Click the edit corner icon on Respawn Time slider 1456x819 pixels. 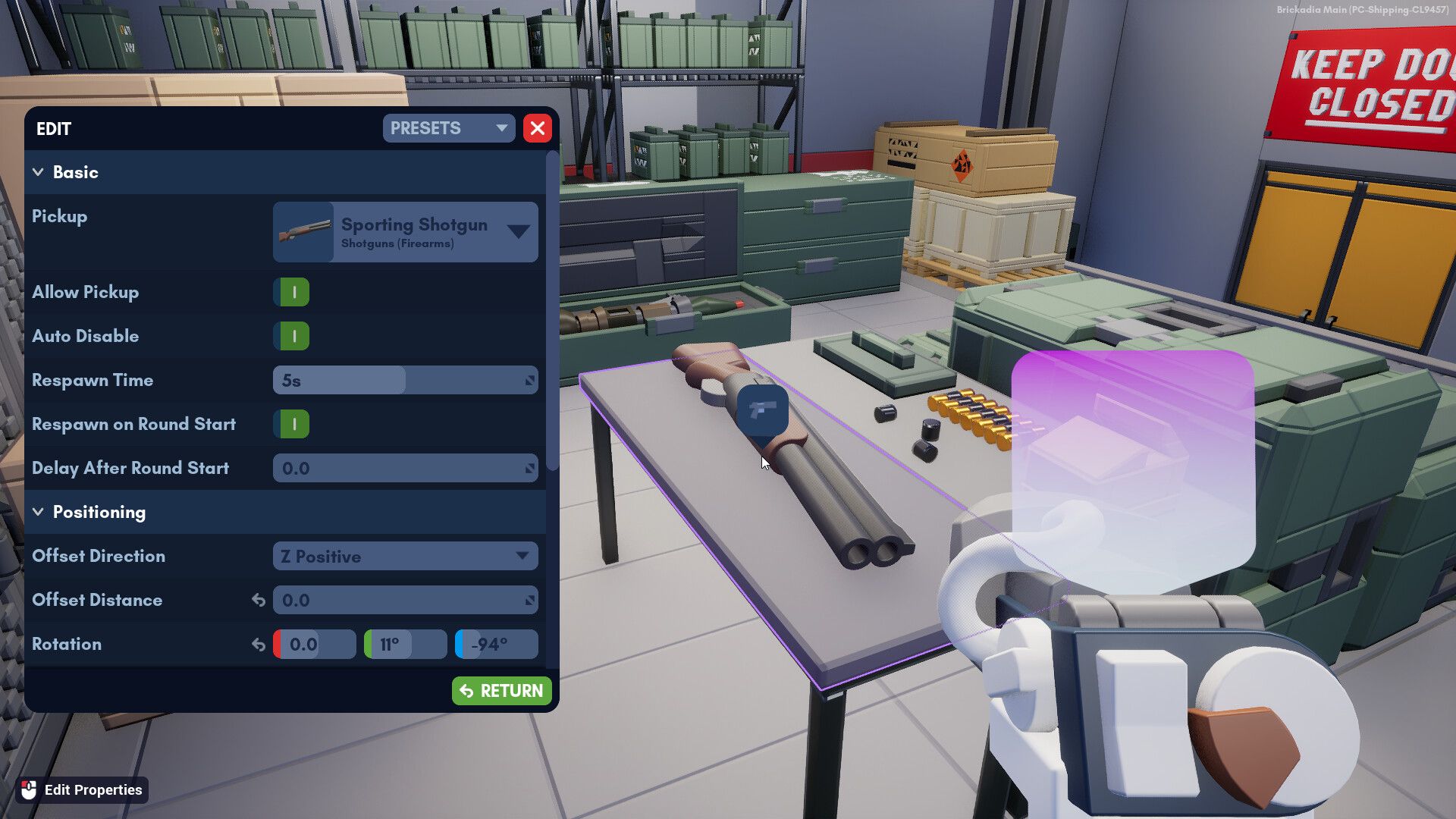click(x=531, y=380)
